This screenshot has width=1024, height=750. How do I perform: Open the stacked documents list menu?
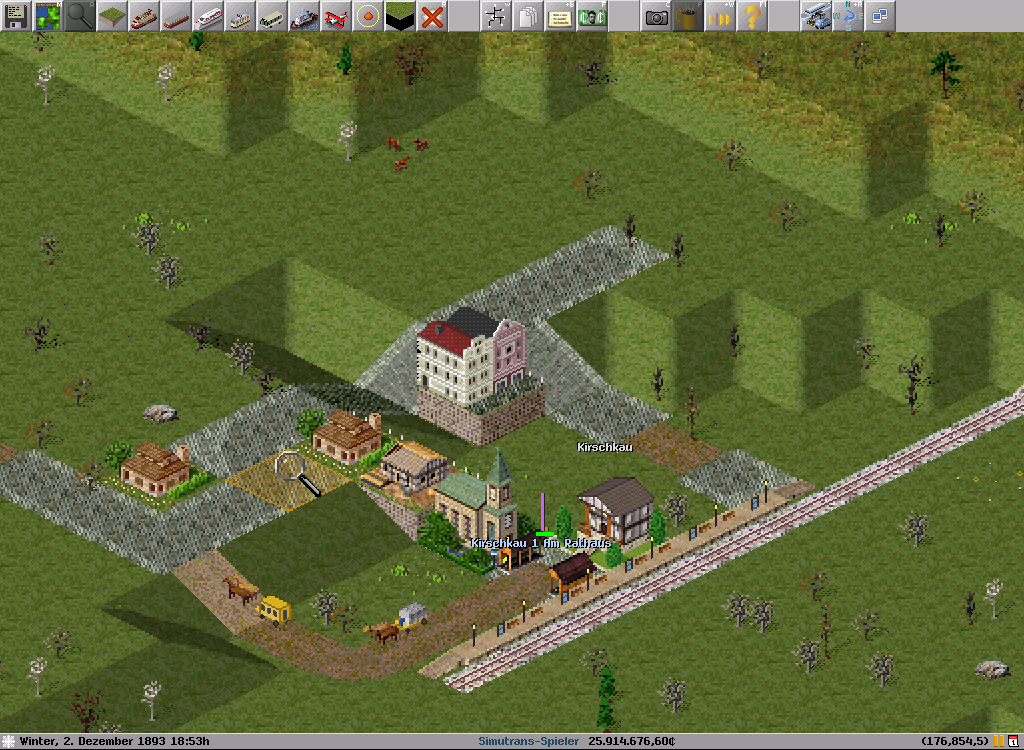coord(528,16)
